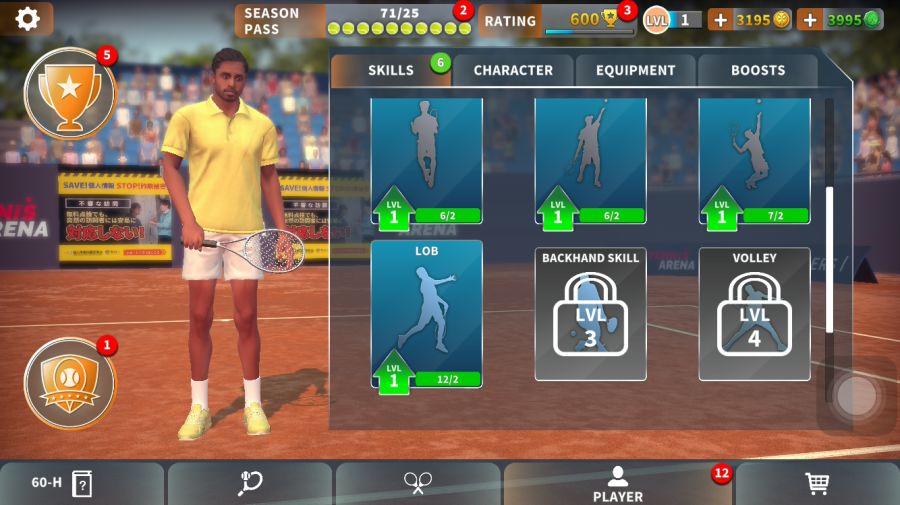The width and height of the screenshot is (900, 505).
Task: Open the shopping cart store
Action: [817, 484]
